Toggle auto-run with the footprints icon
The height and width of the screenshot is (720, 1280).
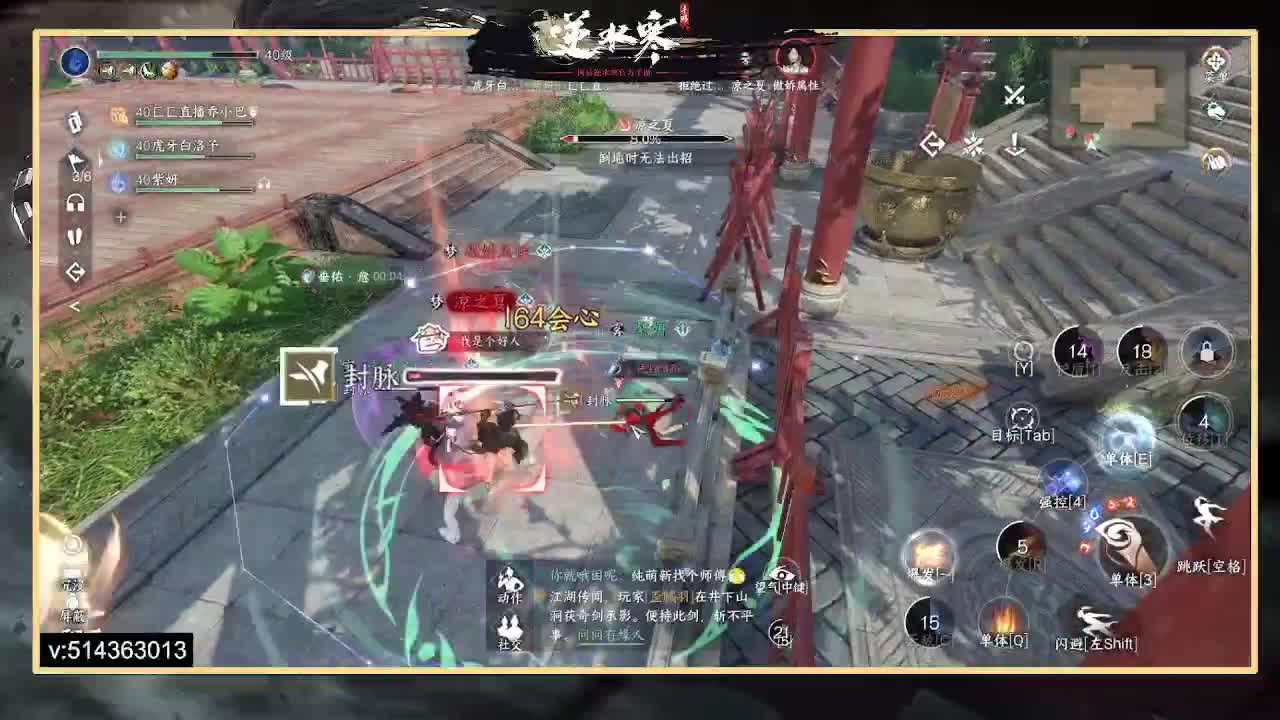tap(77, 232)
